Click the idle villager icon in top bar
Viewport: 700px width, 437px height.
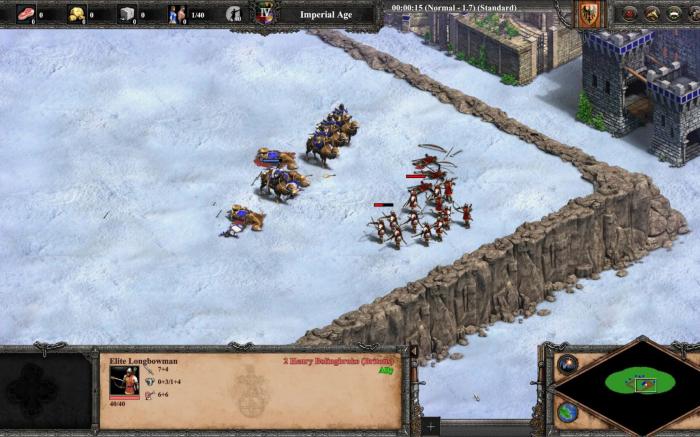click(233, 14)
